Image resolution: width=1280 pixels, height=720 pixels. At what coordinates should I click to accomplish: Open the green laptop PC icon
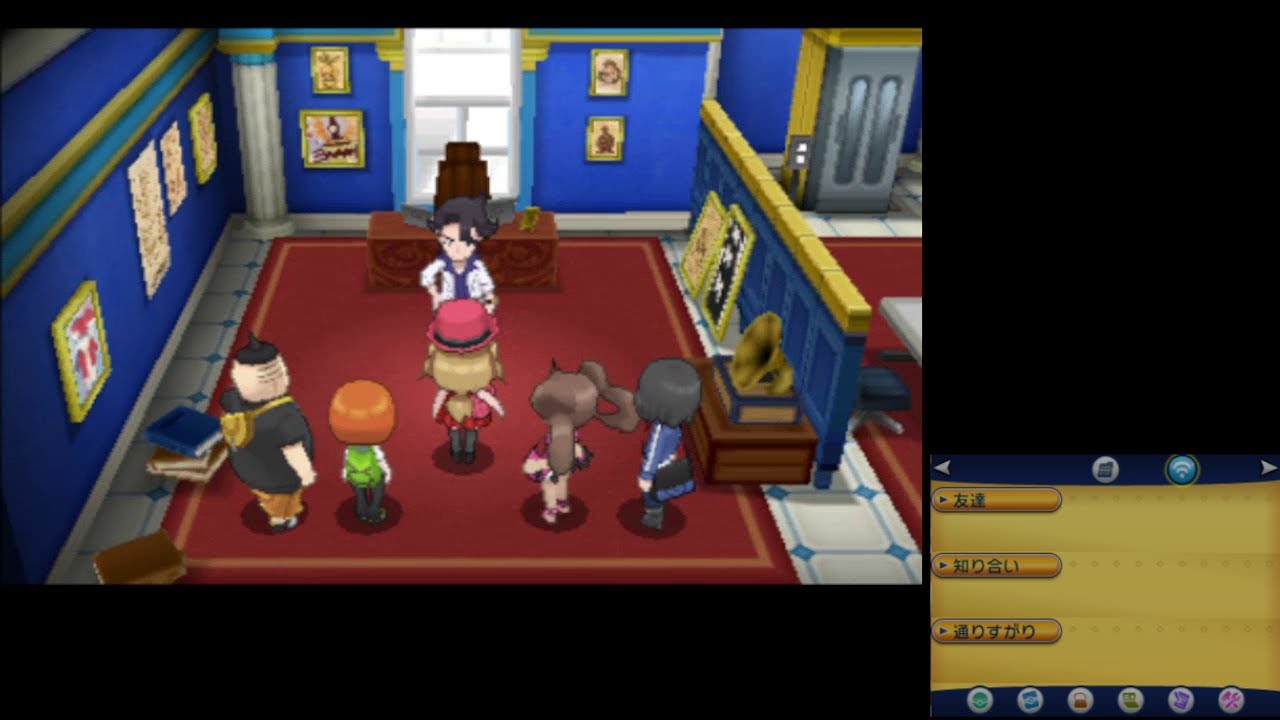1129,700
